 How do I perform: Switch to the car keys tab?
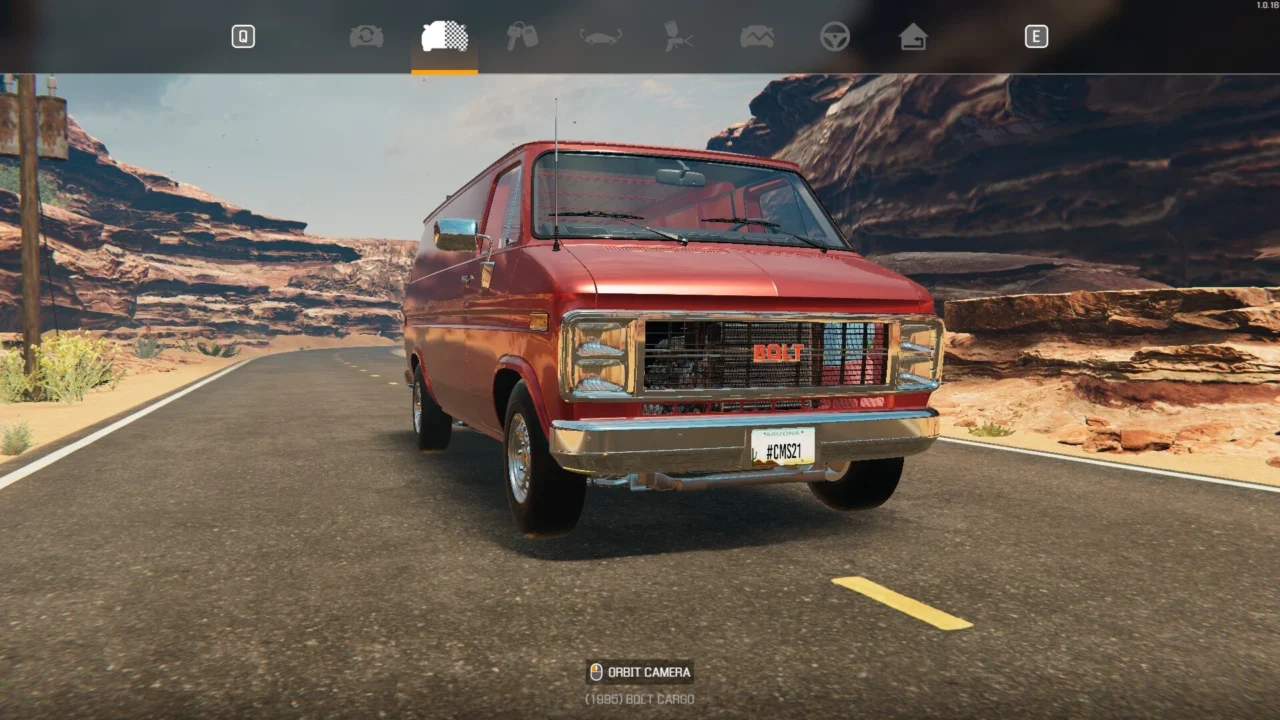pos(522,37)
